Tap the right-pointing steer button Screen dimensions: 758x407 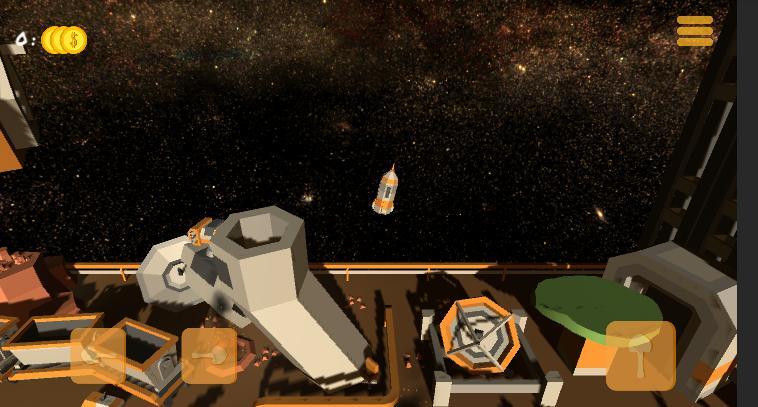click(x=209, y=355)
